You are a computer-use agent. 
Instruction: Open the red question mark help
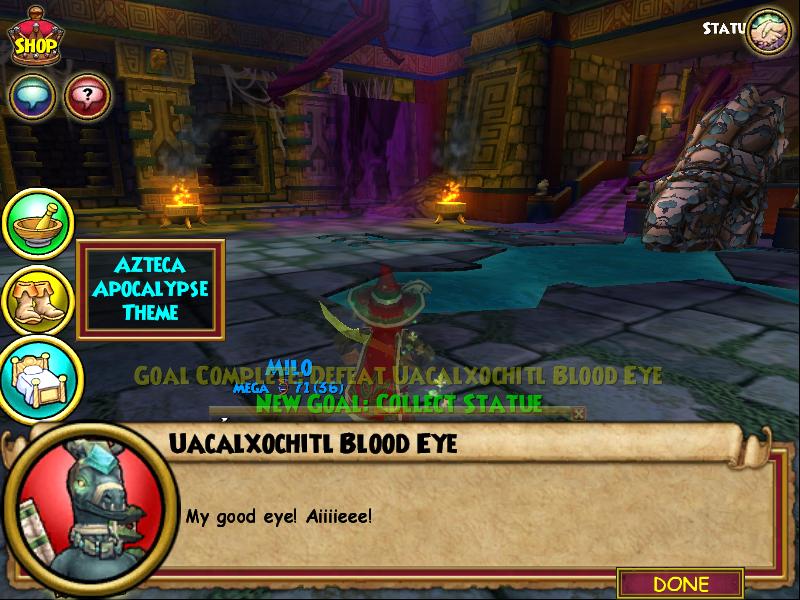click(x=87, y=97)
